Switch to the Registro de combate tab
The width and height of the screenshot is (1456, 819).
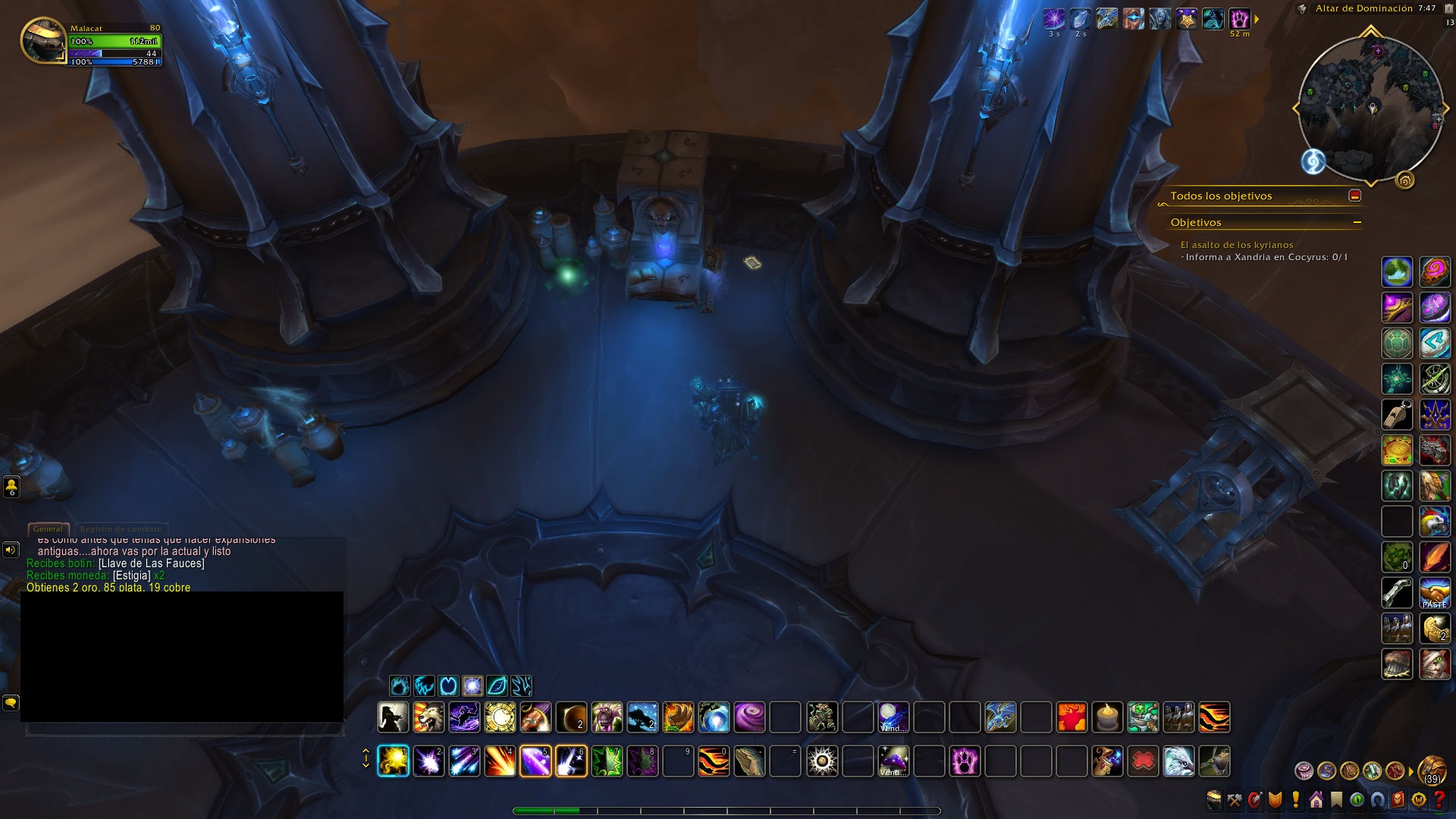(x=121, y=529)
